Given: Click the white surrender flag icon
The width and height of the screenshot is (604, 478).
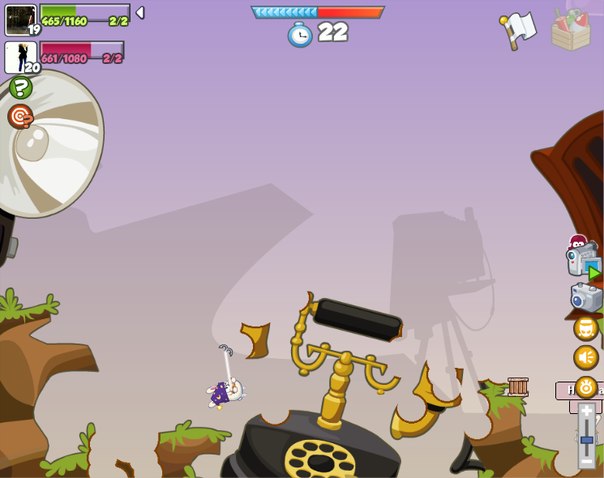Looking at the screenshot, I should click(519, 28).
